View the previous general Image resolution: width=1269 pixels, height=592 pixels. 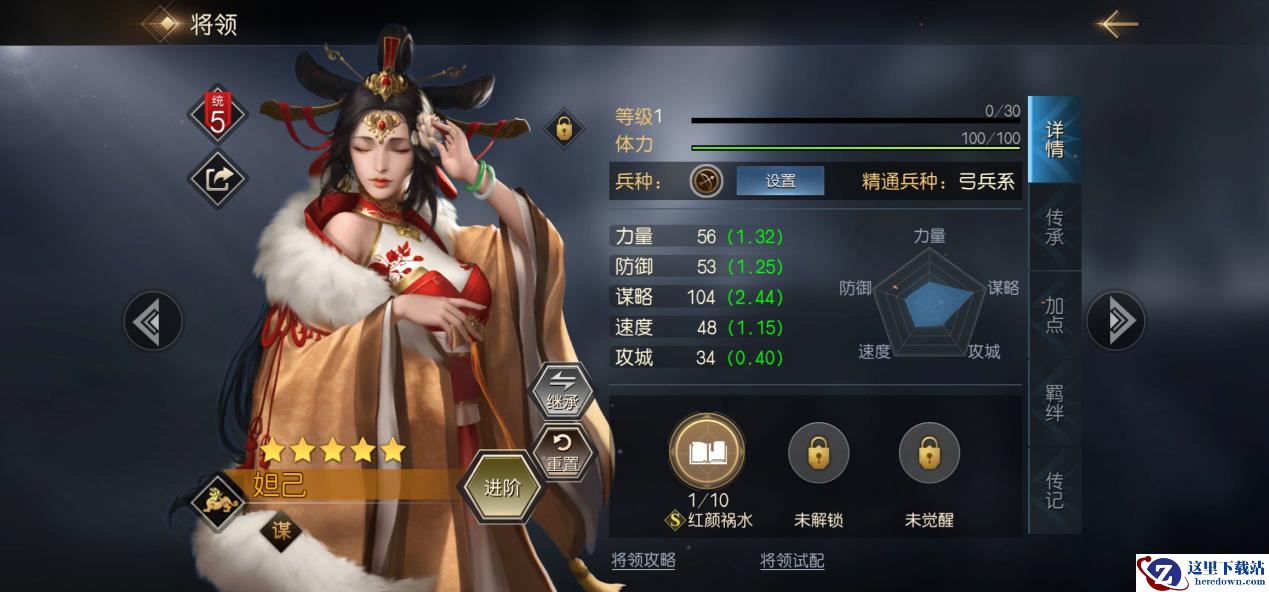153,321
